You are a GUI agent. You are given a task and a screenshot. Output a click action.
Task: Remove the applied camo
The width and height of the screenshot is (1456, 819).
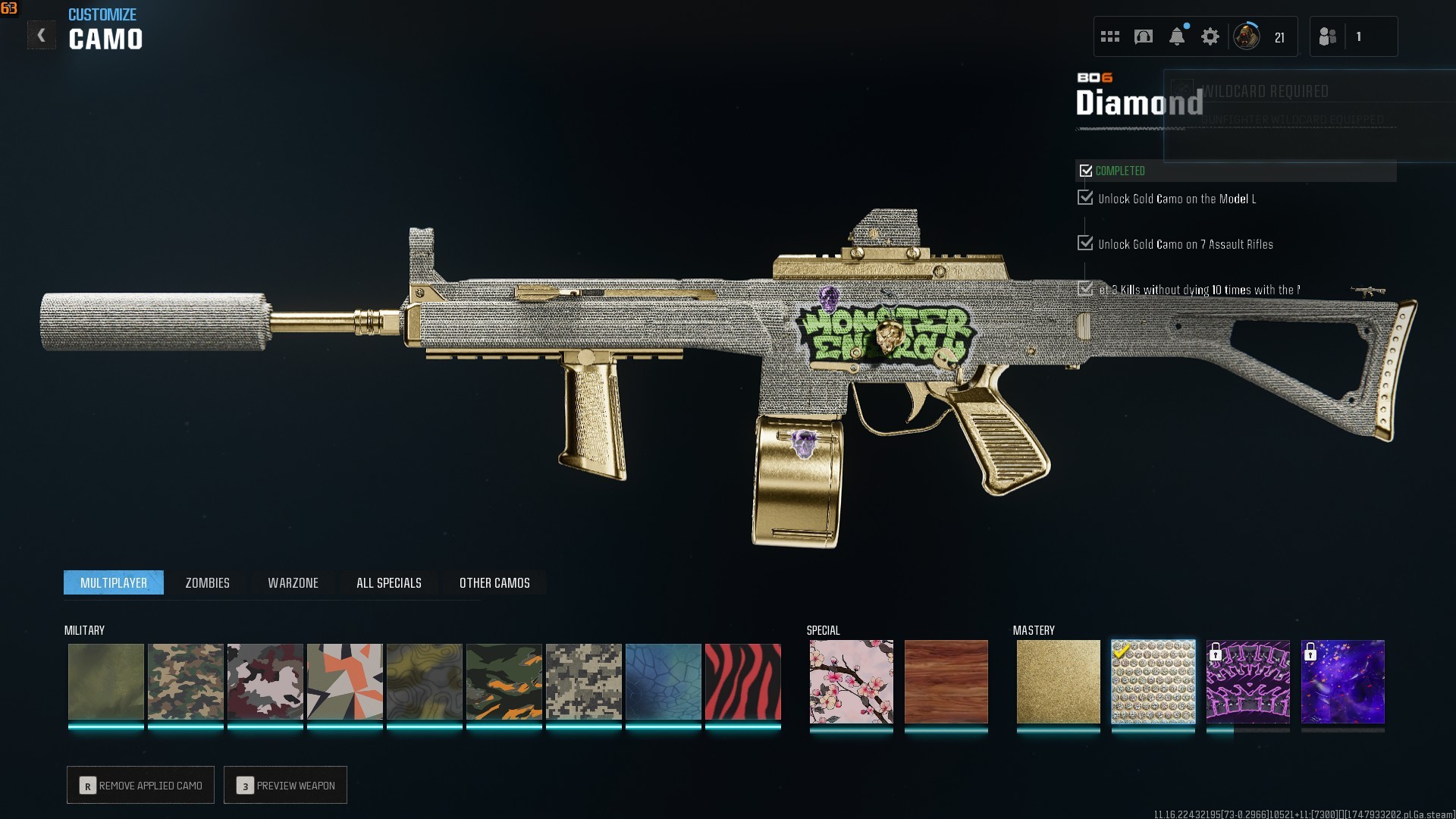(x=140, y=785)
